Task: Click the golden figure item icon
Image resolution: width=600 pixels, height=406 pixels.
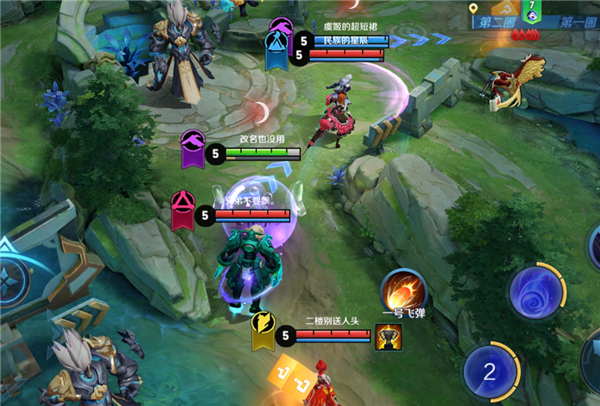Action: coord(386,338)
